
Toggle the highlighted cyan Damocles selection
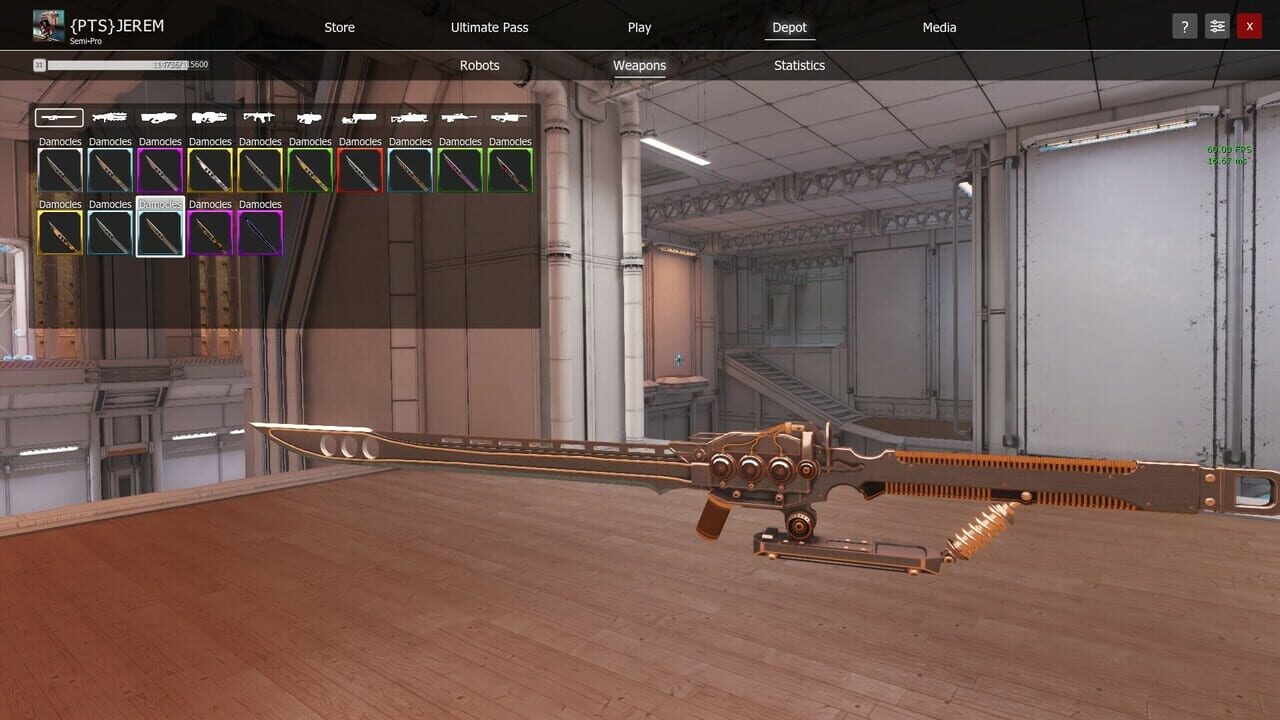pos(159,232)
